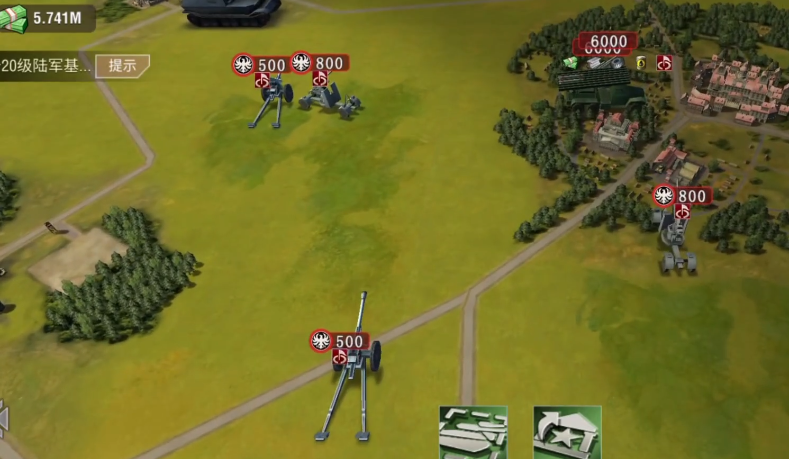Click the 提示 hint button

pyautogui.click(x=123, y=66)
